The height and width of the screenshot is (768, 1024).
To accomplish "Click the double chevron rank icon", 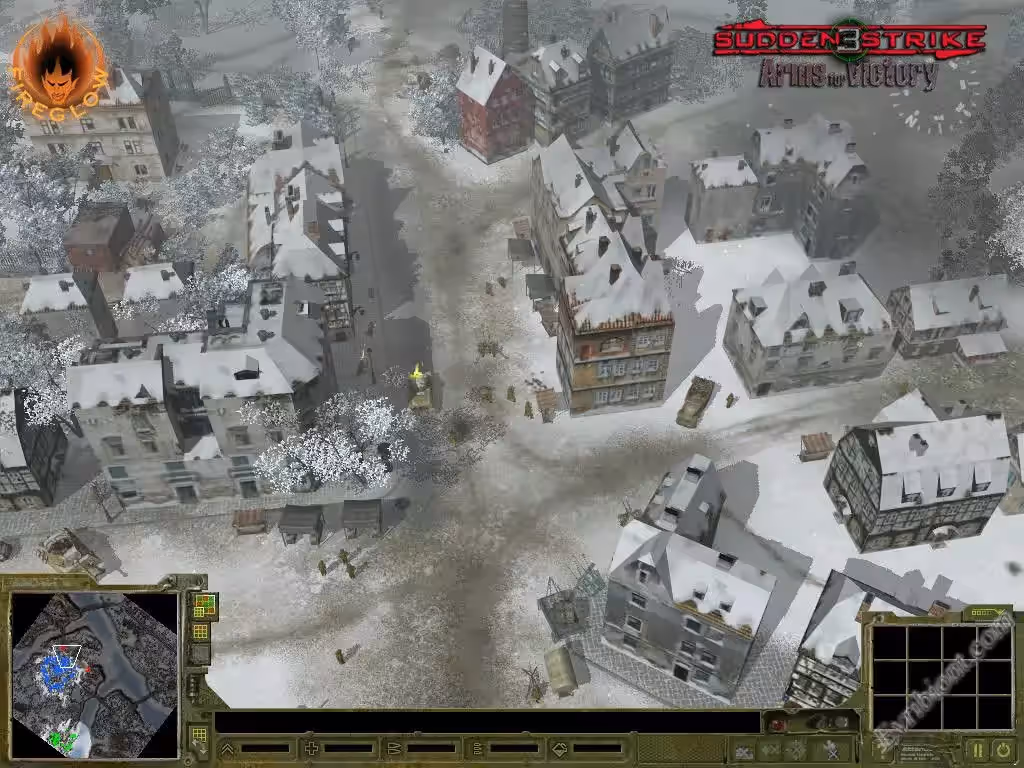I will click(x=227, y=748).
